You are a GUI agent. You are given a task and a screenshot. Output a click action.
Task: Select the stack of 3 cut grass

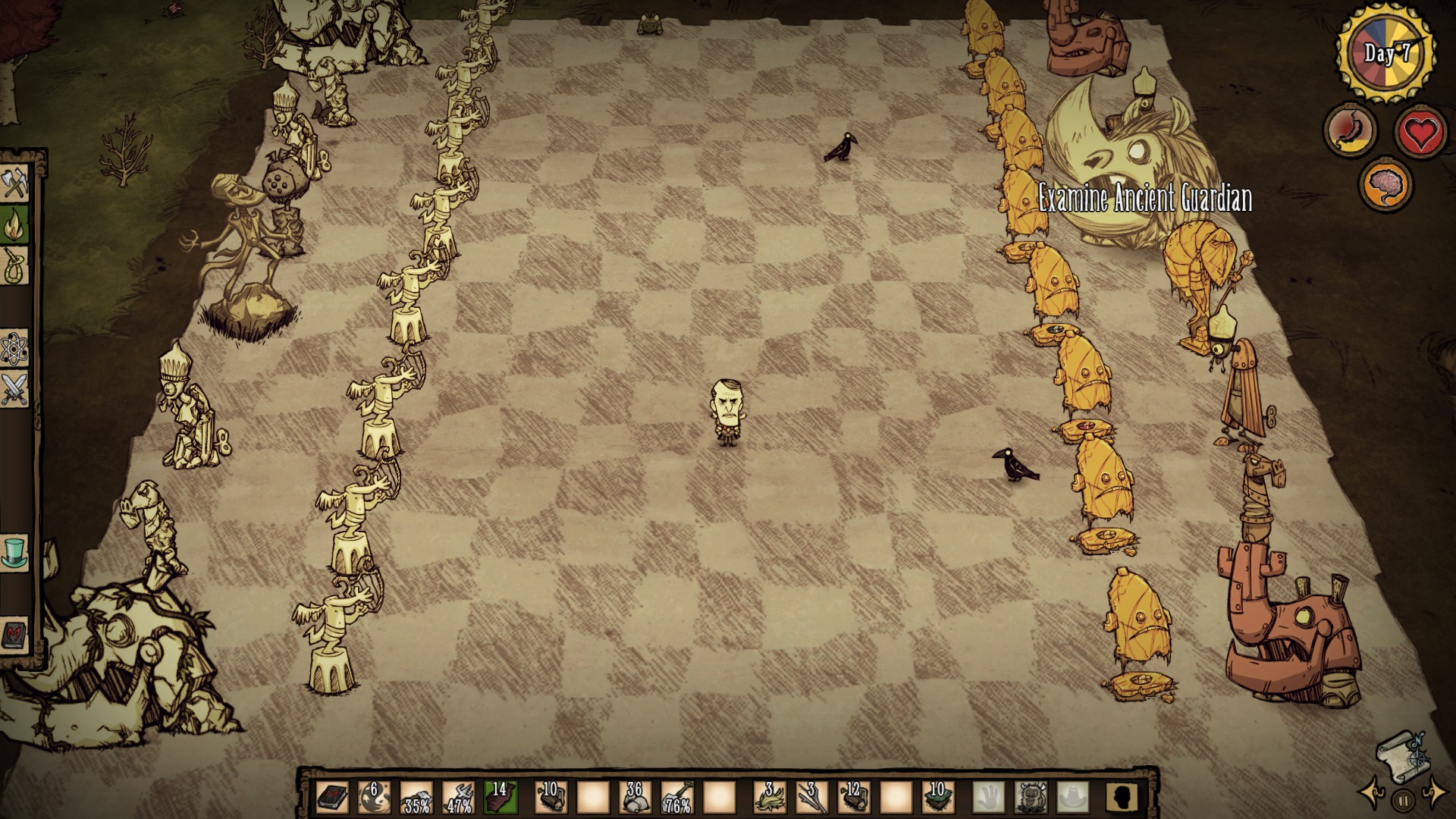(768, 798)
